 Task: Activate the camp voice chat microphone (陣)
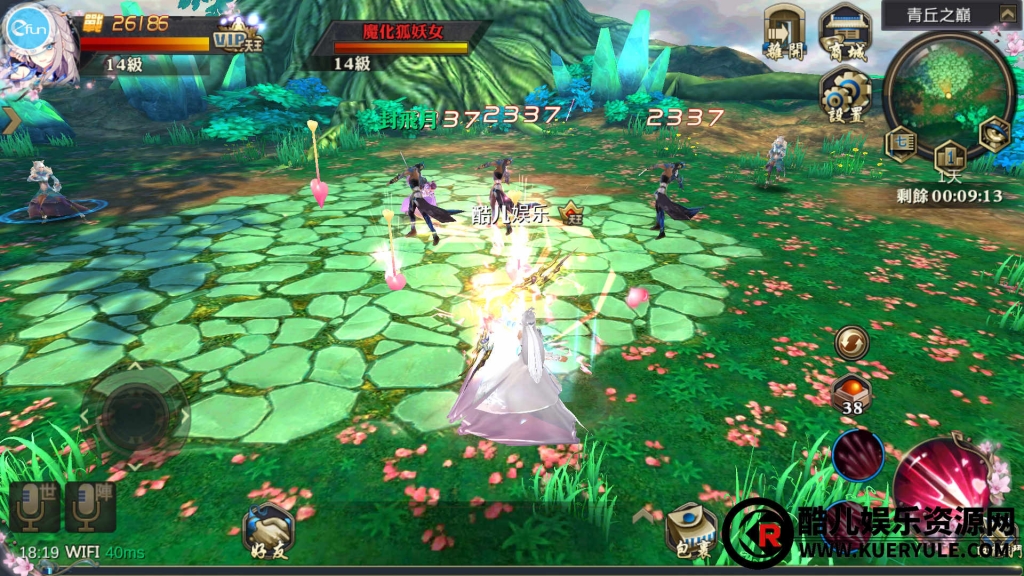[x=90, y=507]
